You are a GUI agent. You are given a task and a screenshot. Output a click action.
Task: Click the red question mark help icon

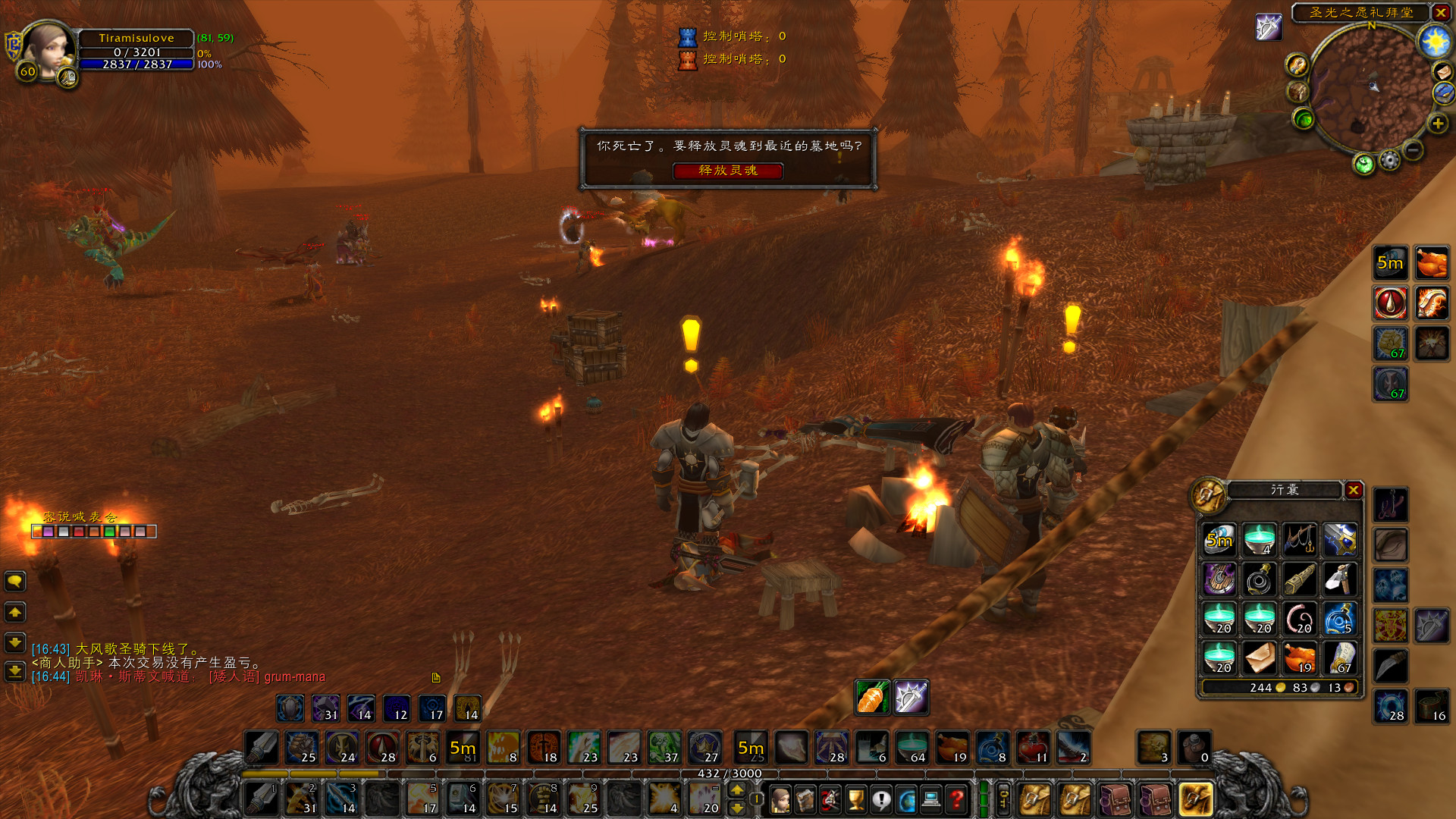pos(958,798)
